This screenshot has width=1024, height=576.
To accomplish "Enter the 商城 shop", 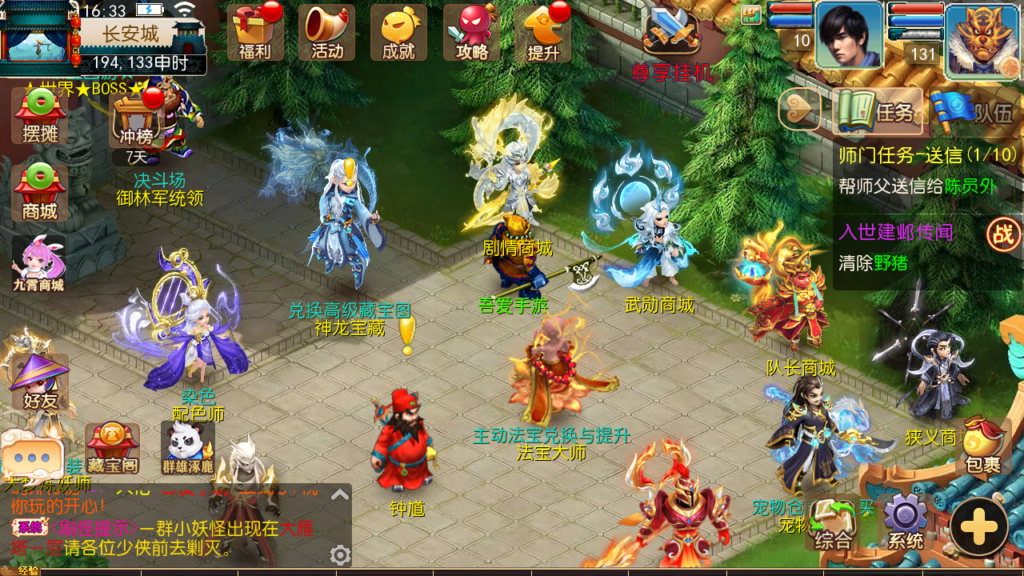I will point(40,191).
